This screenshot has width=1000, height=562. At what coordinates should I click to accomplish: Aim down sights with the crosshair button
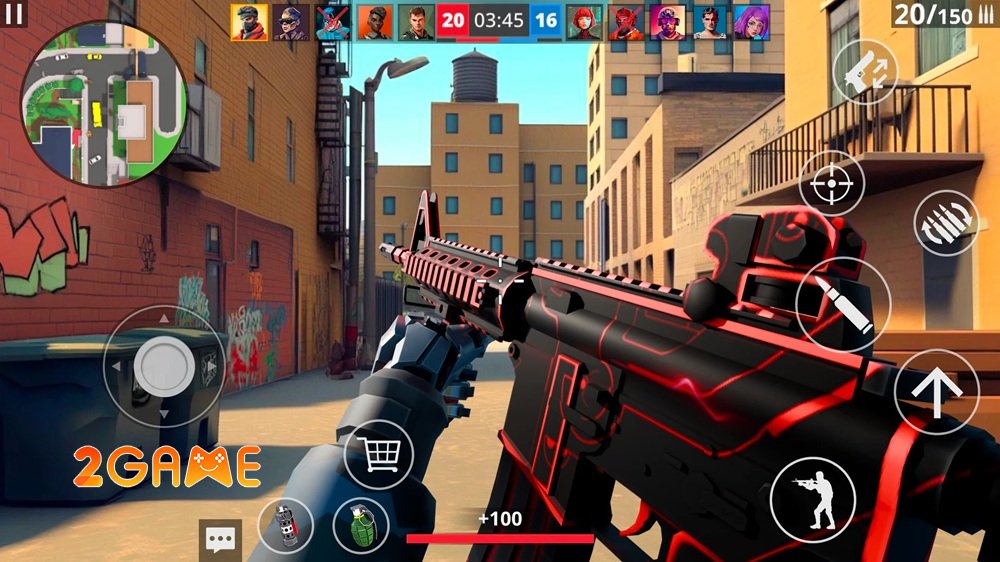click(x=832, y=183)
